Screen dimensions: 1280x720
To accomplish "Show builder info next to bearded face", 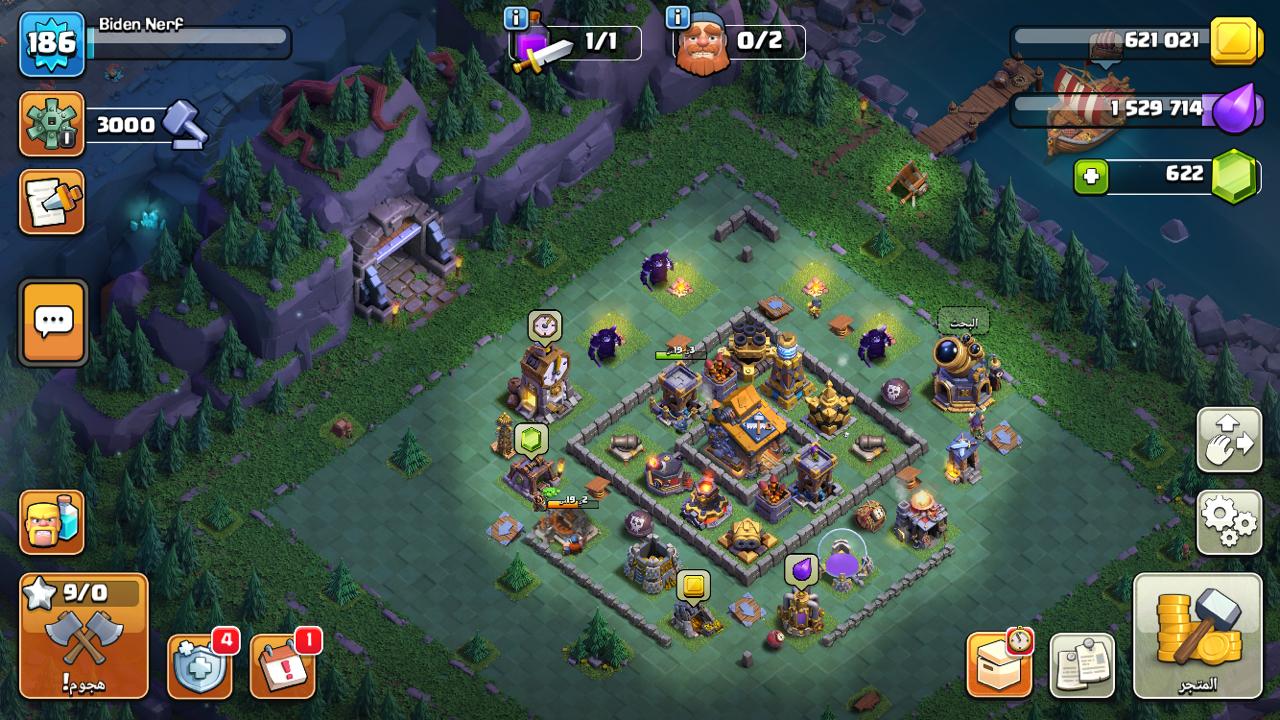I will [678, 18].
